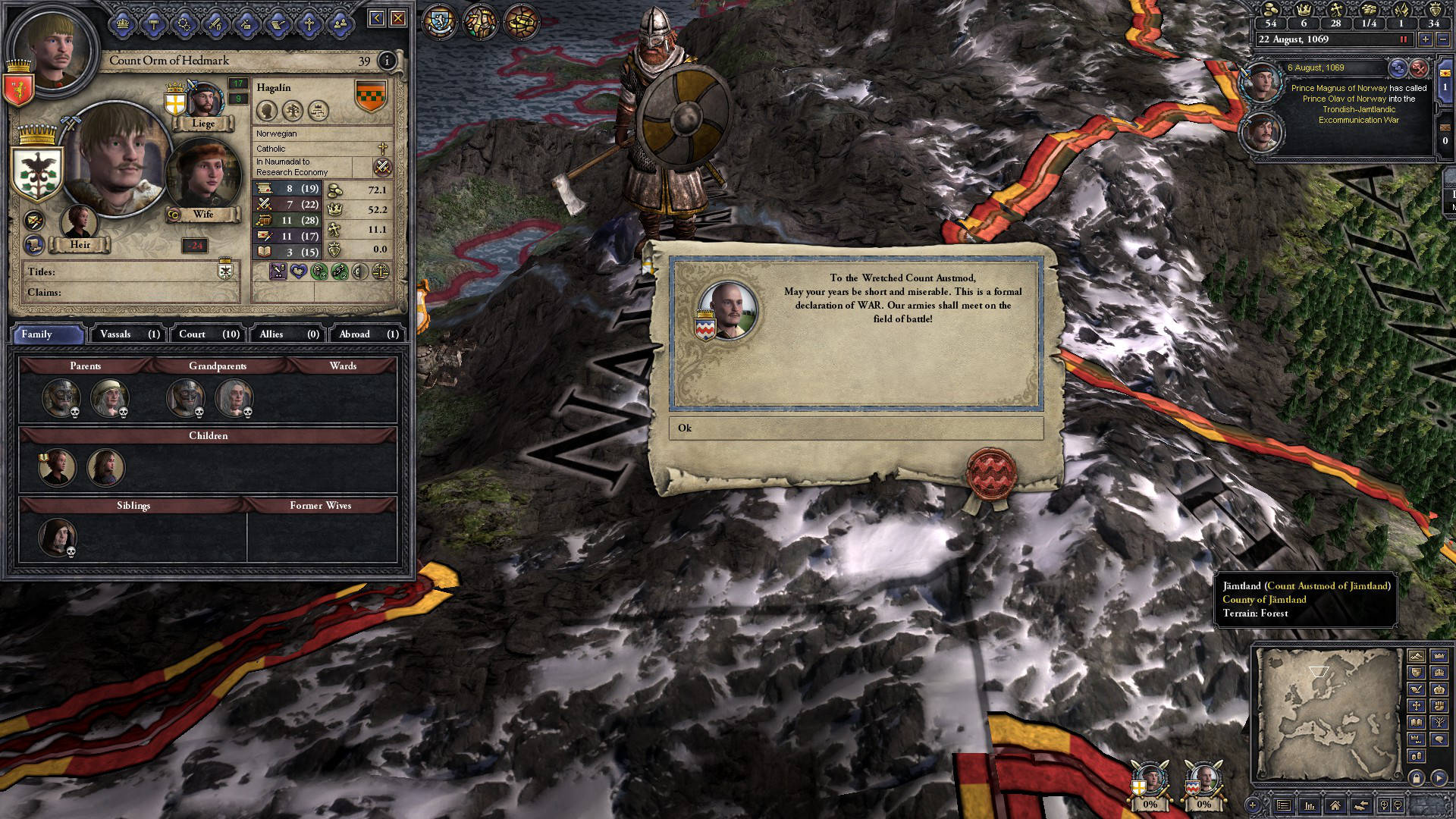The width and height of the screenshot is (1456, 819).
Task: Open the Court tab
Action: [209, 334]
